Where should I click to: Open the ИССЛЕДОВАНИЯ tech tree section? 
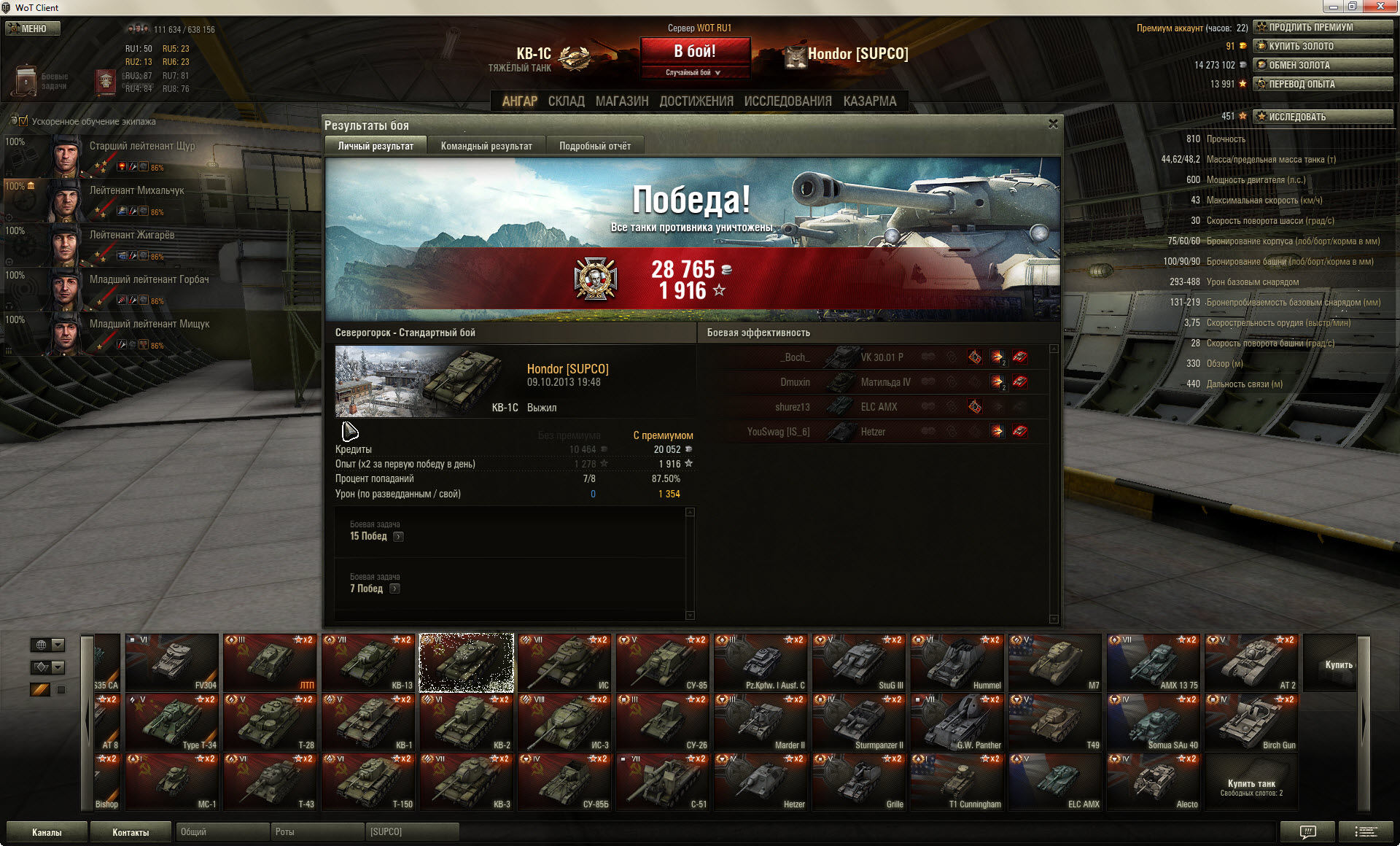[x=787, y=101]
